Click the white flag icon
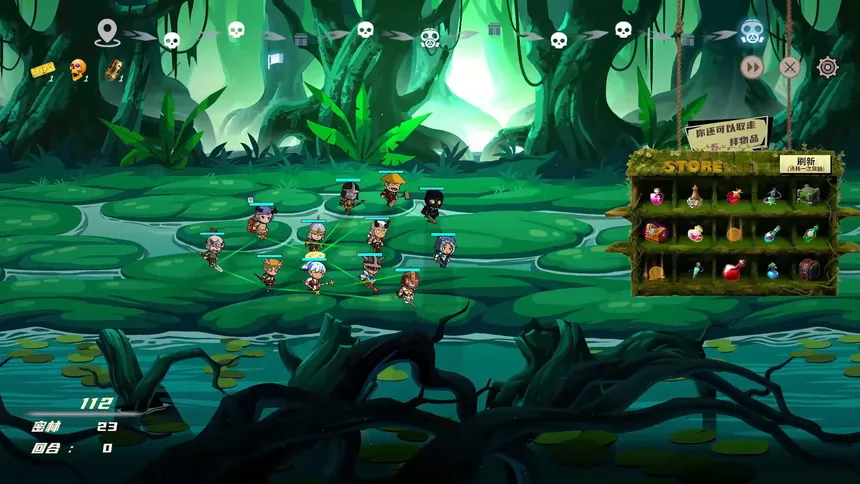 point(276,60)
